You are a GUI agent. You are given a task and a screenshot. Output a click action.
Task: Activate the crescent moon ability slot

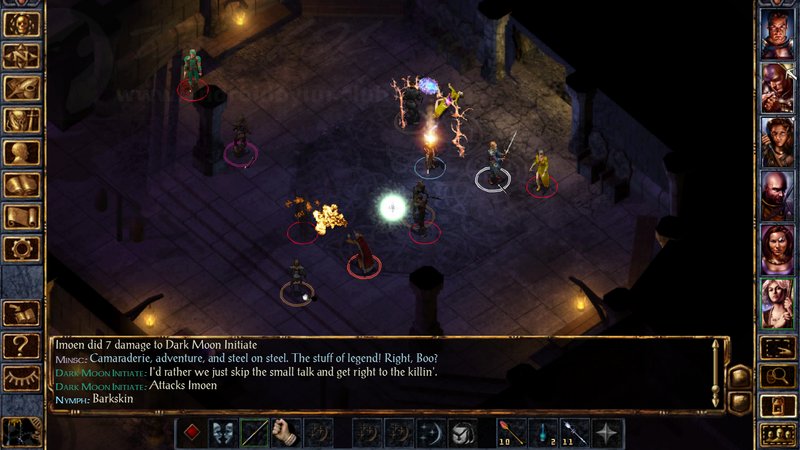tap(431, 433)
